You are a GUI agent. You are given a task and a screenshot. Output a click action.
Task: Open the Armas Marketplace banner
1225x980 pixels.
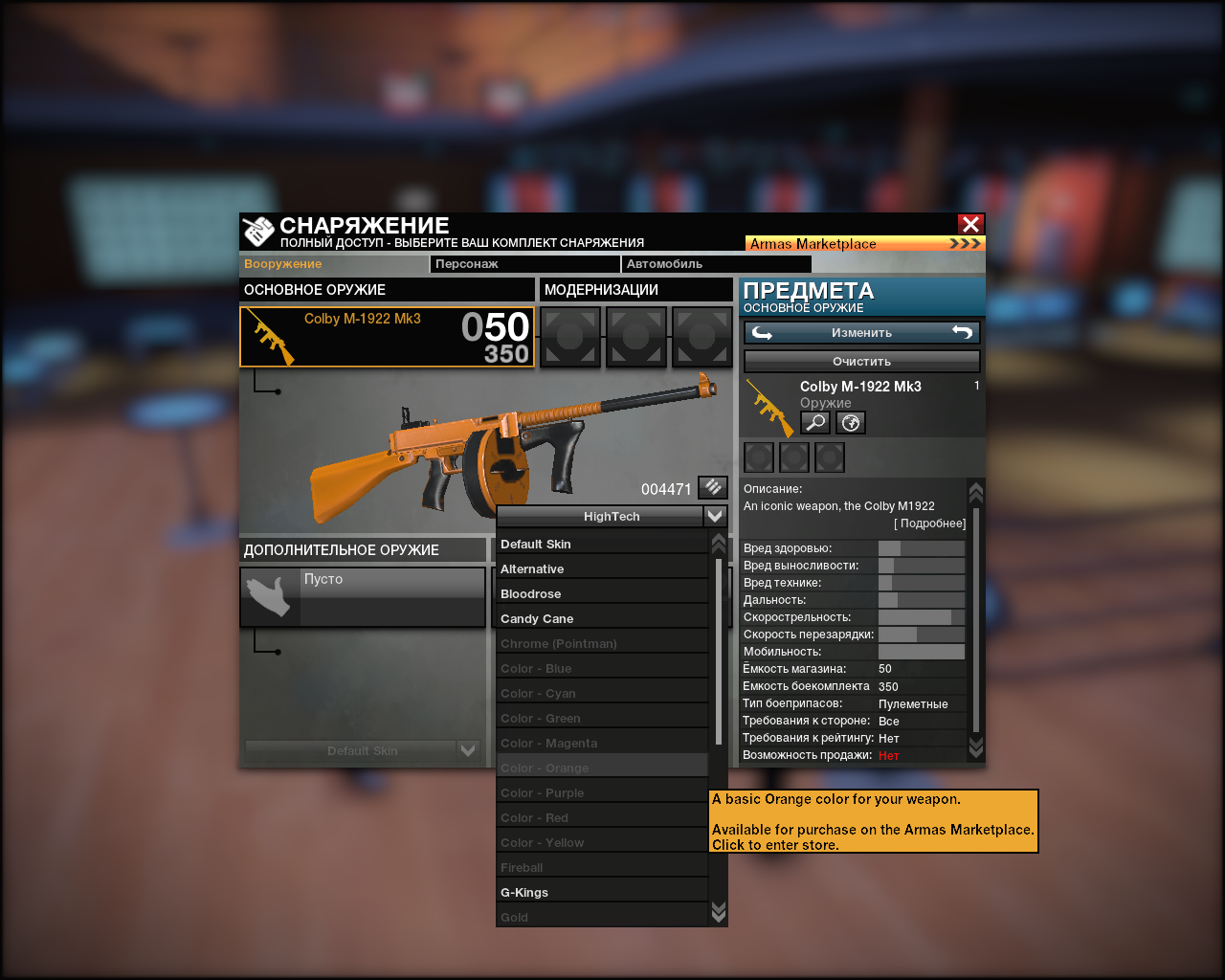864,244
